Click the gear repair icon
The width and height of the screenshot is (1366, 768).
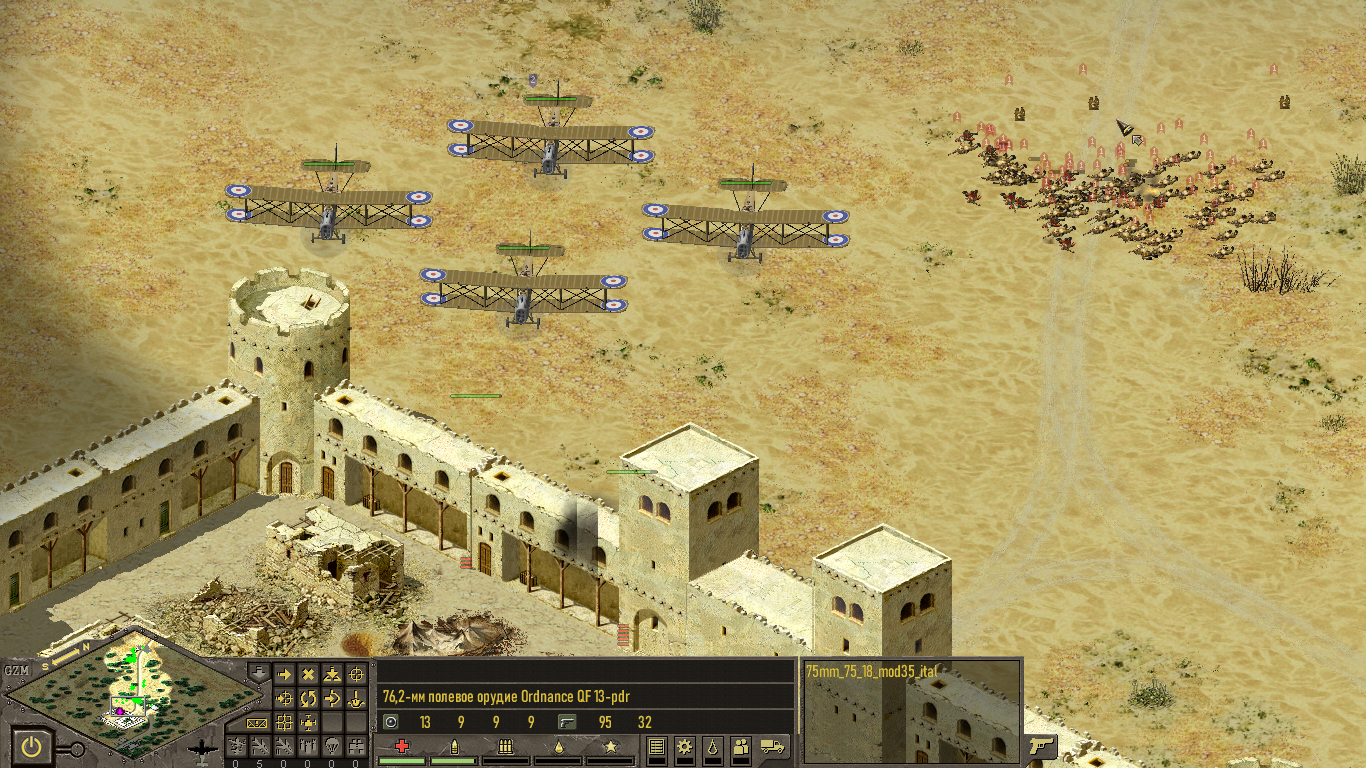(684, 746)
